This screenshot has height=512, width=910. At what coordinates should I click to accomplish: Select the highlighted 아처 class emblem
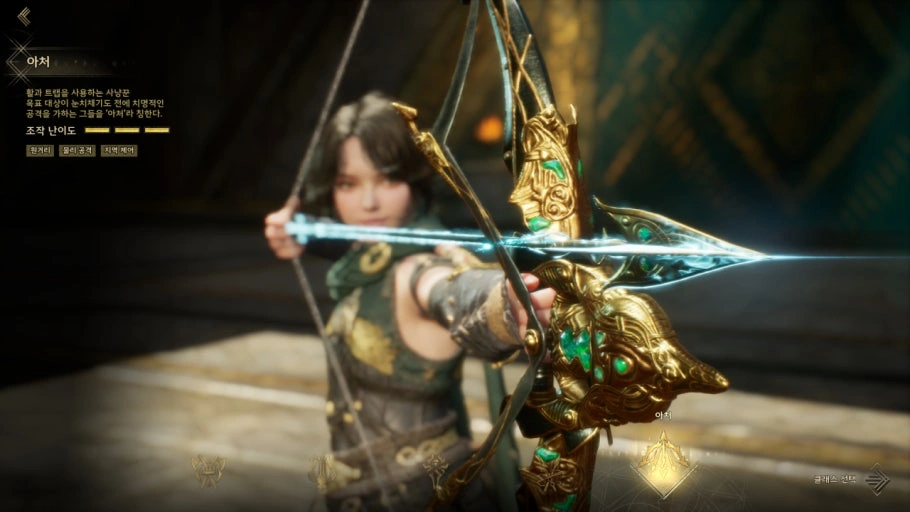tap(662, 464)
